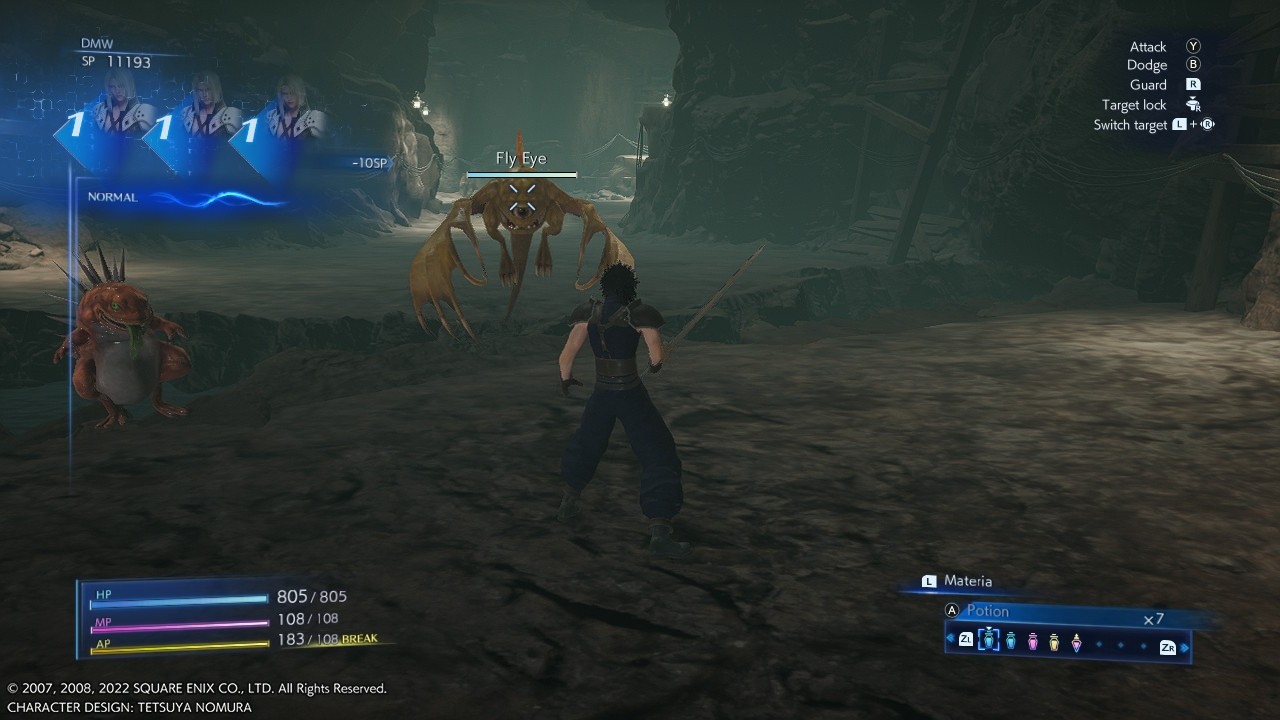The width and height of the screenshot is (1280, 720).
Task: Use the highlighted Potion item slot
Action: tap(988, 640)
